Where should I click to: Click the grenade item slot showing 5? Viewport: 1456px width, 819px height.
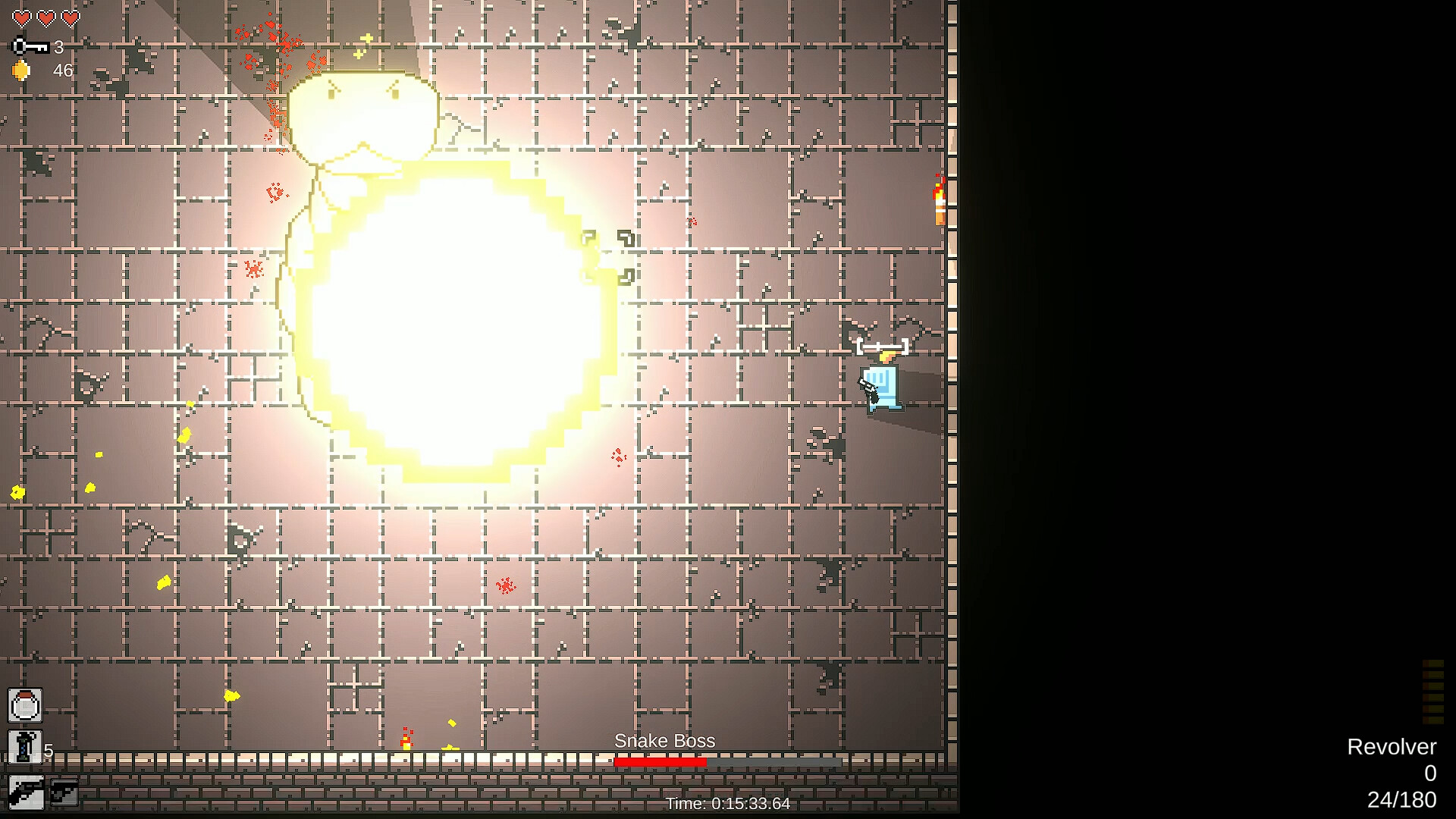pyautogui.click(x=24, y=748)
